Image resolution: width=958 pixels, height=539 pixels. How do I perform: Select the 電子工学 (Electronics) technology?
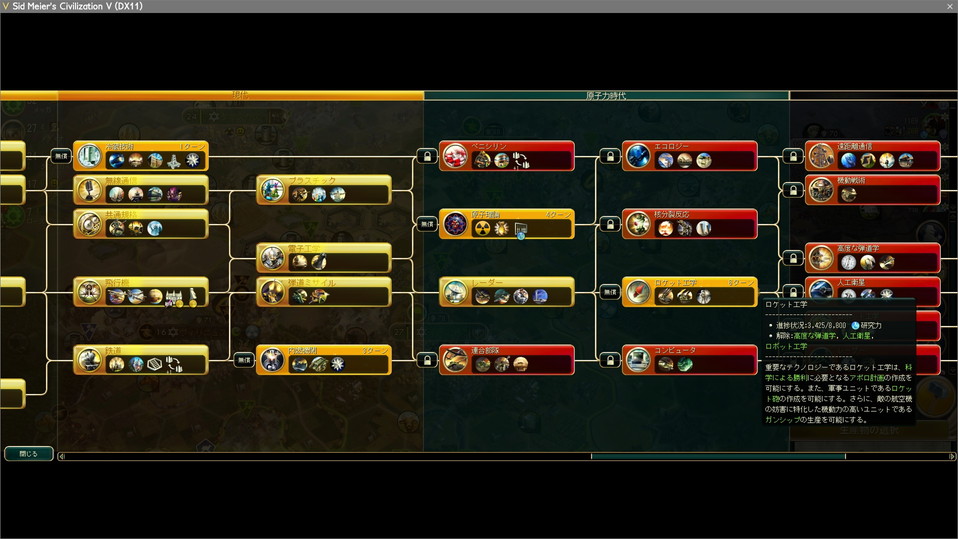[x=323, y=258]
